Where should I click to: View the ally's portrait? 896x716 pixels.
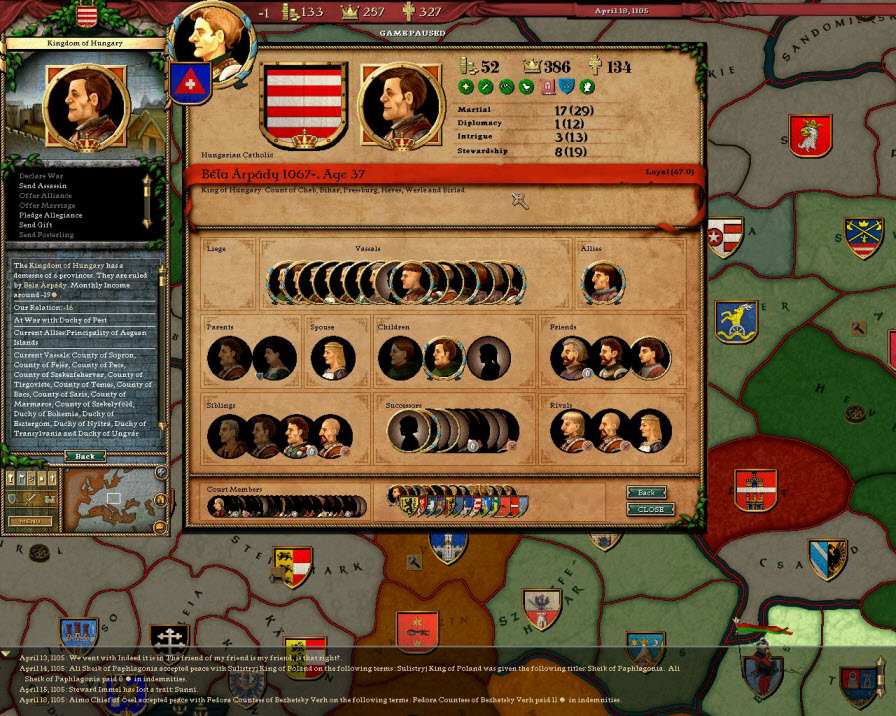tap(601, 283)
